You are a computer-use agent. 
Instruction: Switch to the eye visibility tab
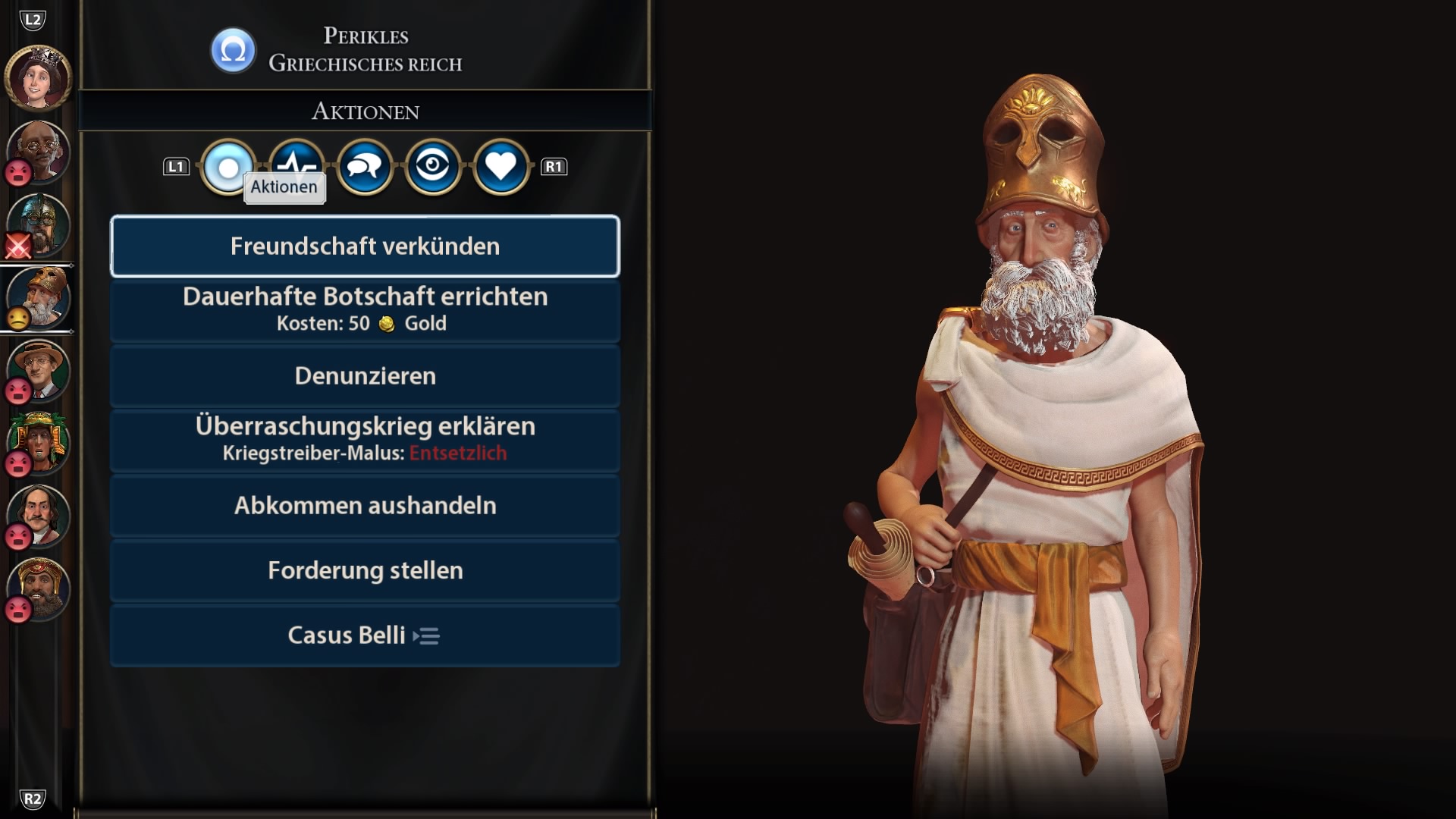(433, 167)
